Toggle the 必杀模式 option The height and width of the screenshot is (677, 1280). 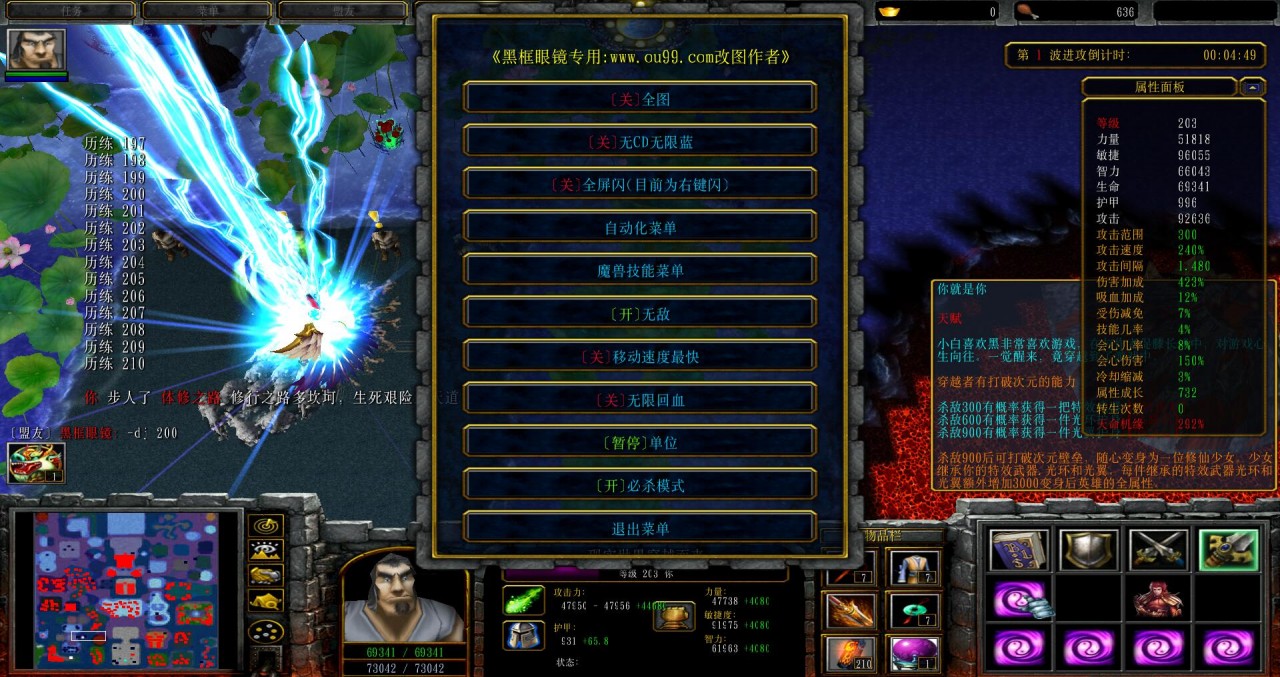[640, 485]
